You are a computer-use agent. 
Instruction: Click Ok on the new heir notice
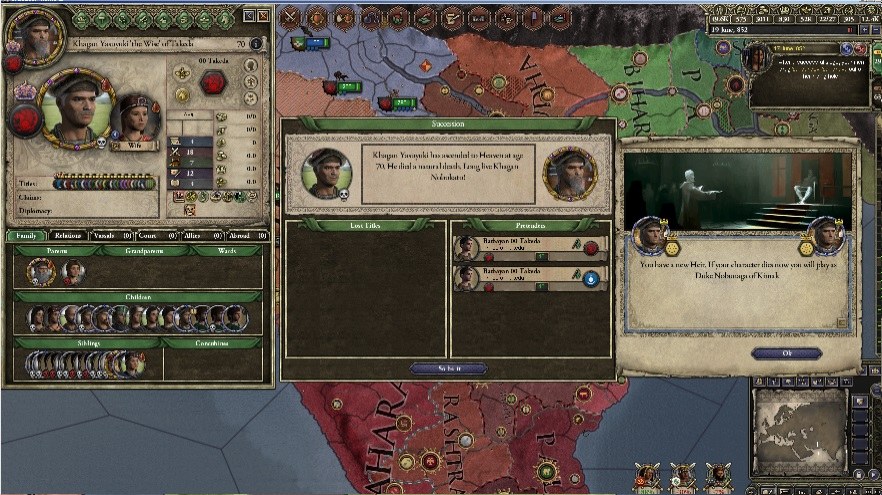point(785,353)
